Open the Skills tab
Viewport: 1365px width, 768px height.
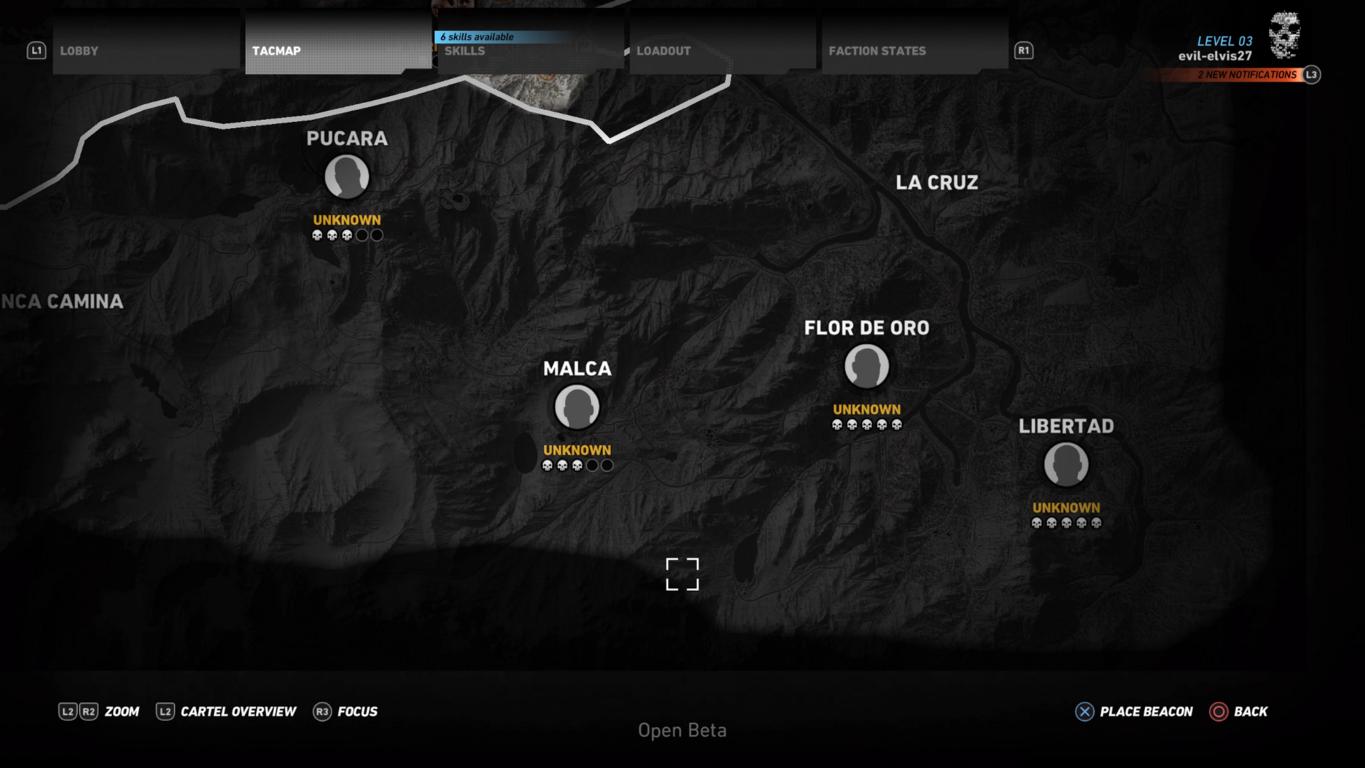[x=530, y=50]
